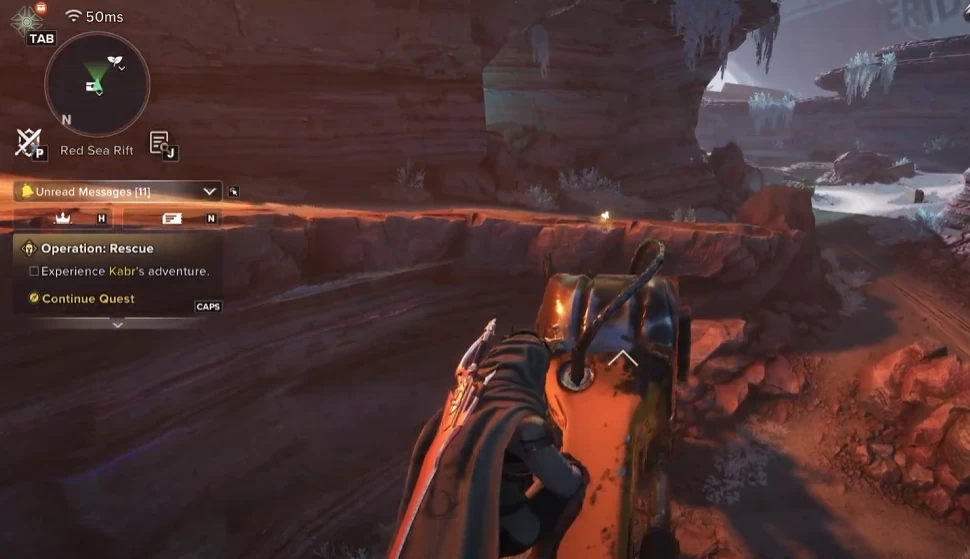
Task: Select the Operation: Rescue quest title
Action: (x=97, y=248)
